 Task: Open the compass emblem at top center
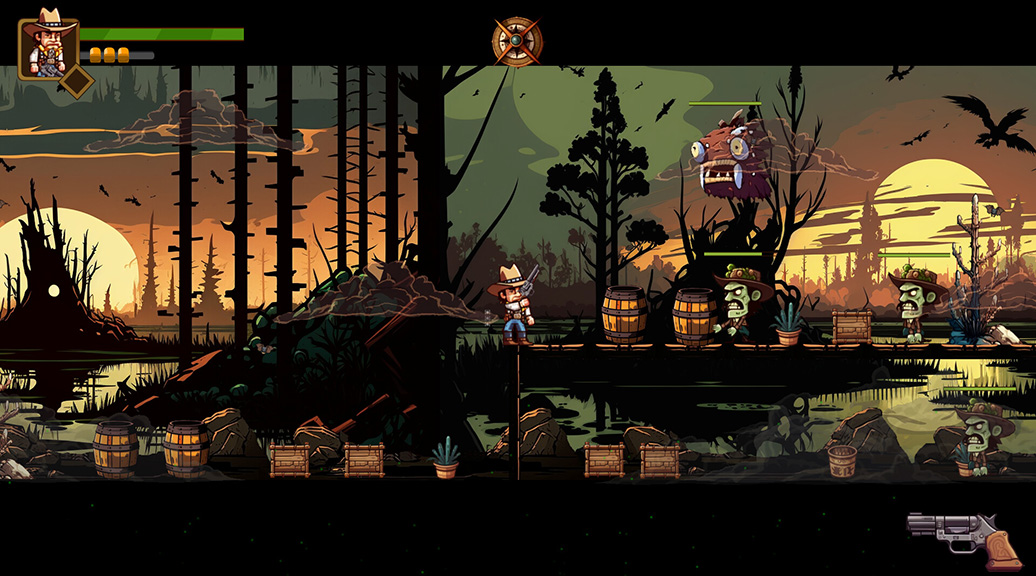(517, 41)
